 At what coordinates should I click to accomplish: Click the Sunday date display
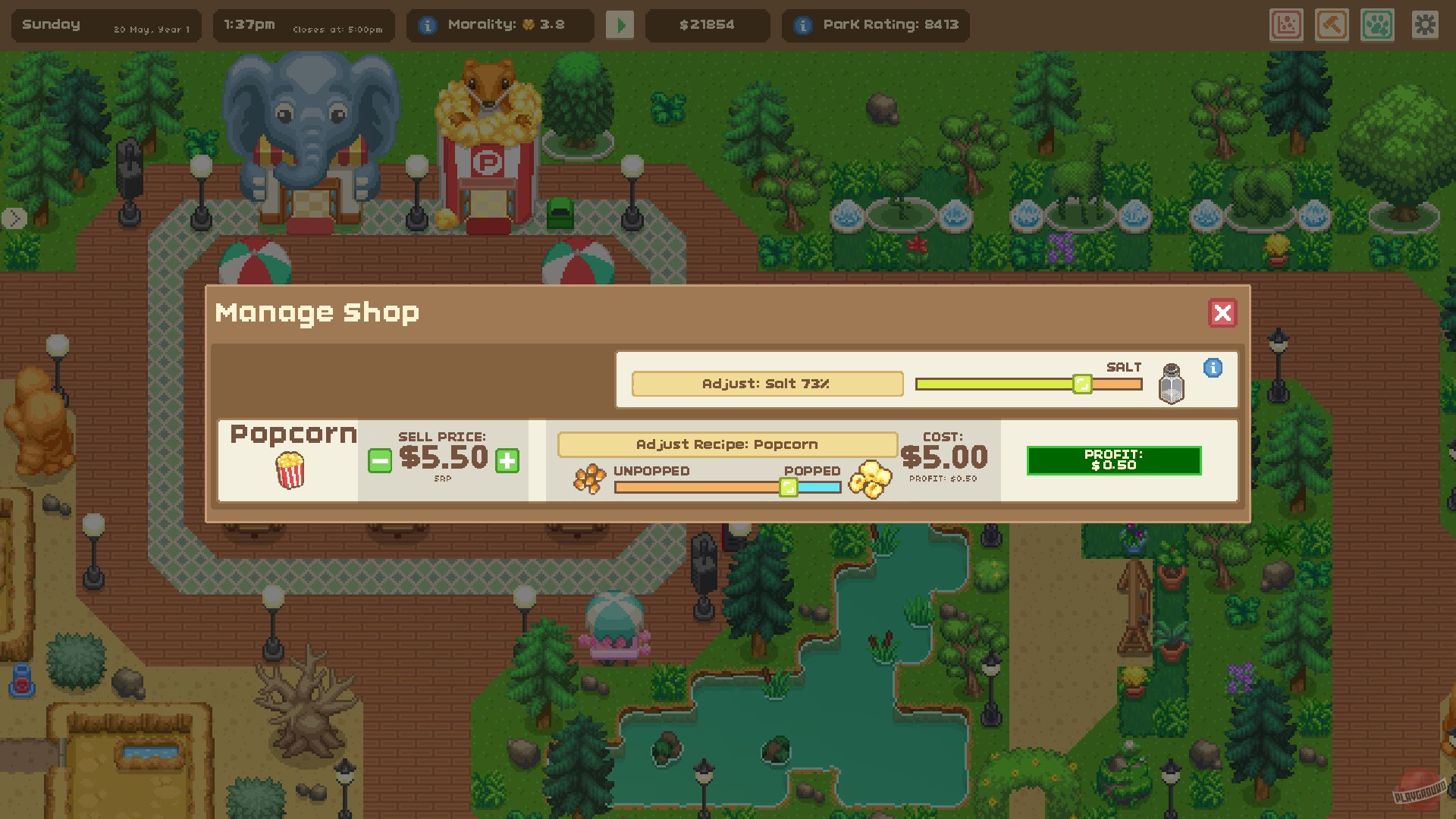(53, 24)
